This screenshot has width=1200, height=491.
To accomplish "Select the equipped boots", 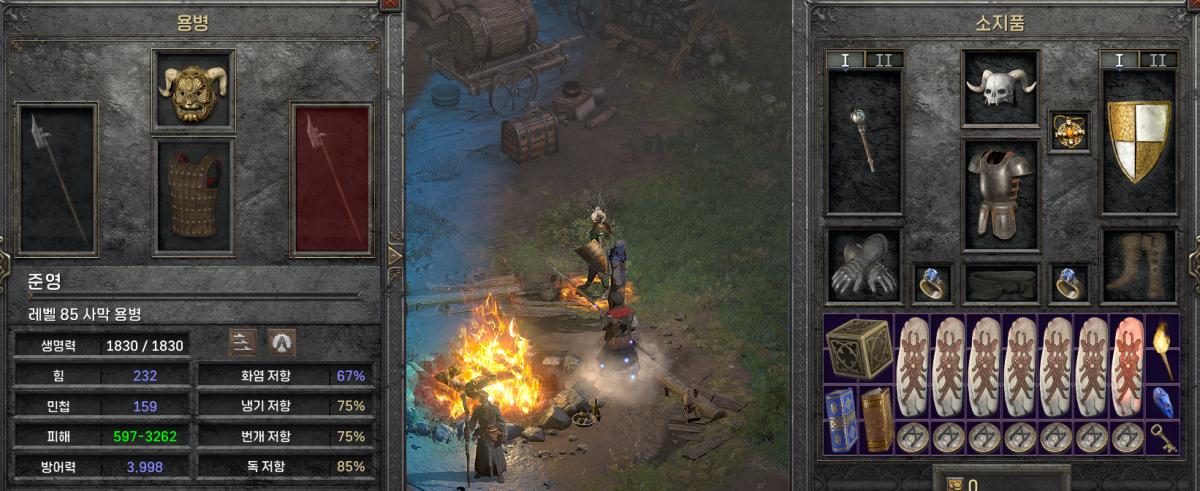I will [x=1139, y=266].
